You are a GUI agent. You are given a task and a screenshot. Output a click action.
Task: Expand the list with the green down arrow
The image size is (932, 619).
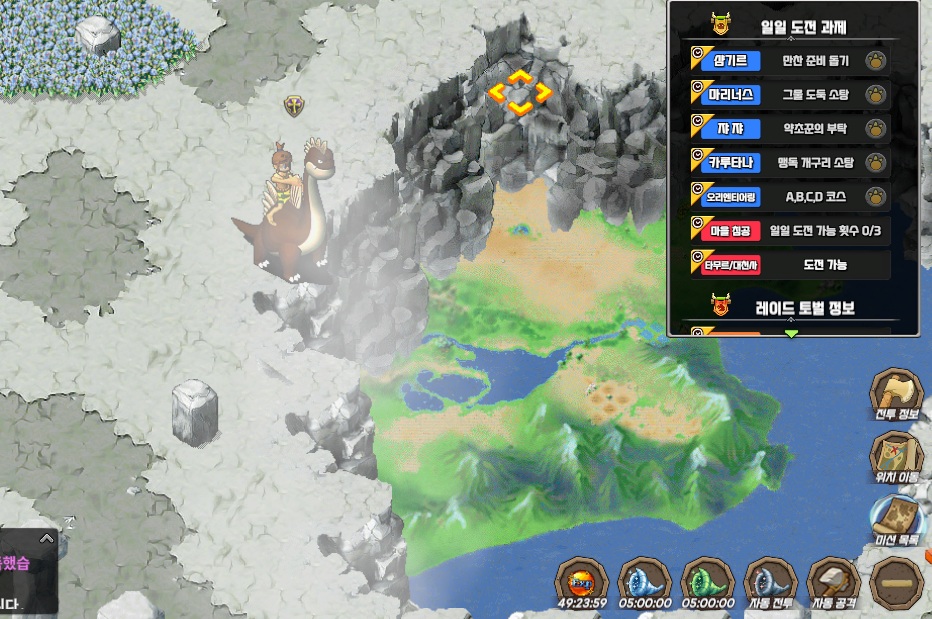(792, 333)
